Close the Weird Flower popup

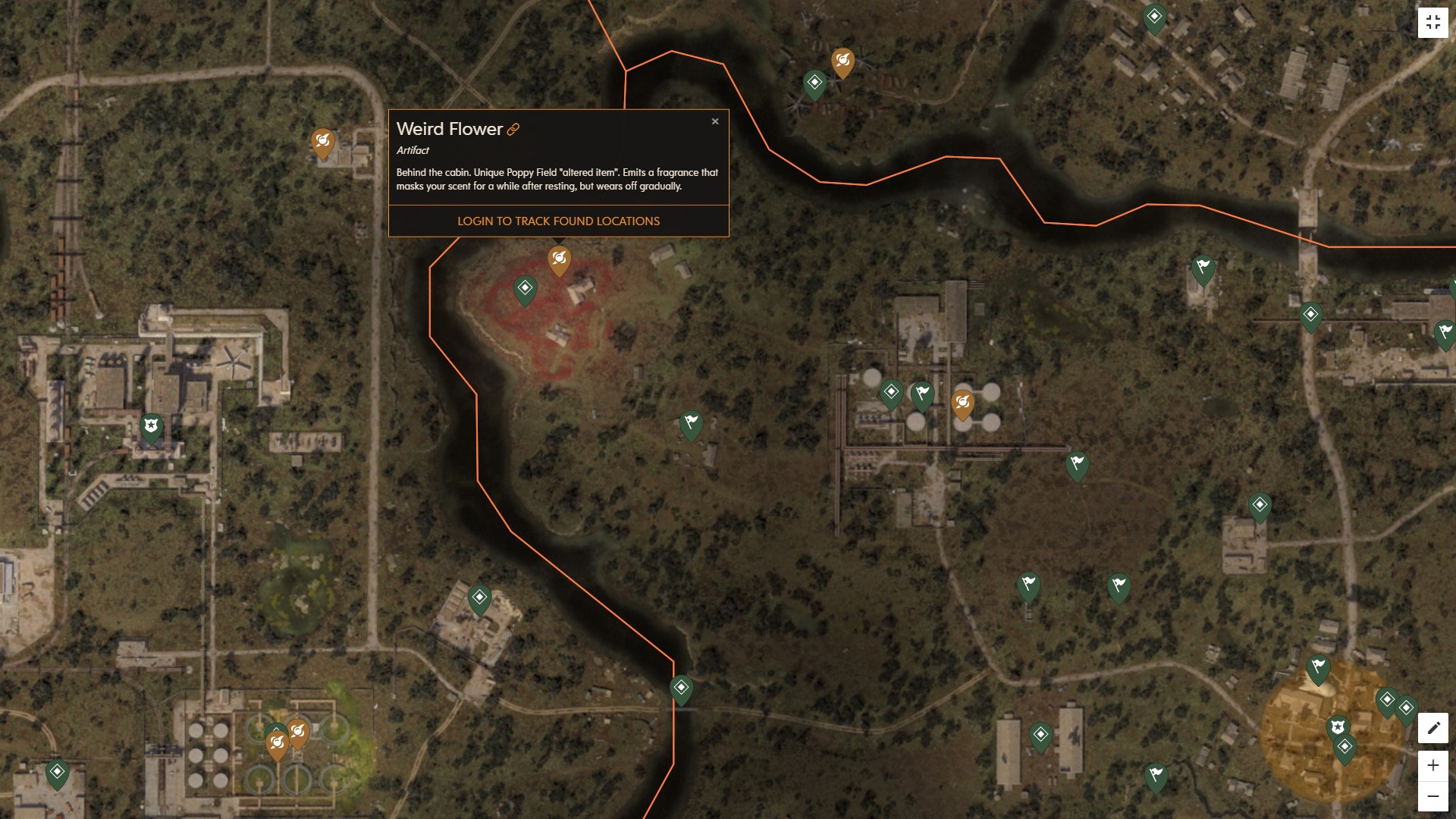click(715, 121)
